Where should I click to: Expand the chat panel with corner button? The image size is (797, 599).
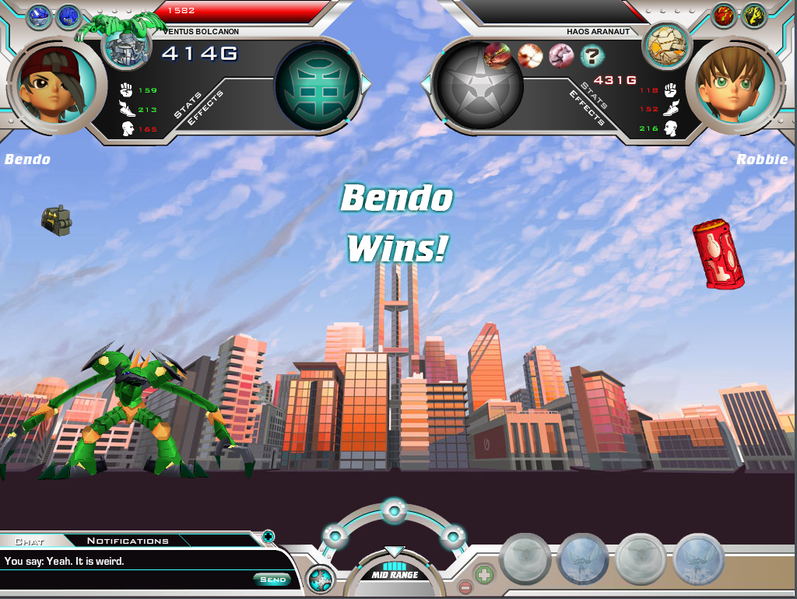coord(268,537)
